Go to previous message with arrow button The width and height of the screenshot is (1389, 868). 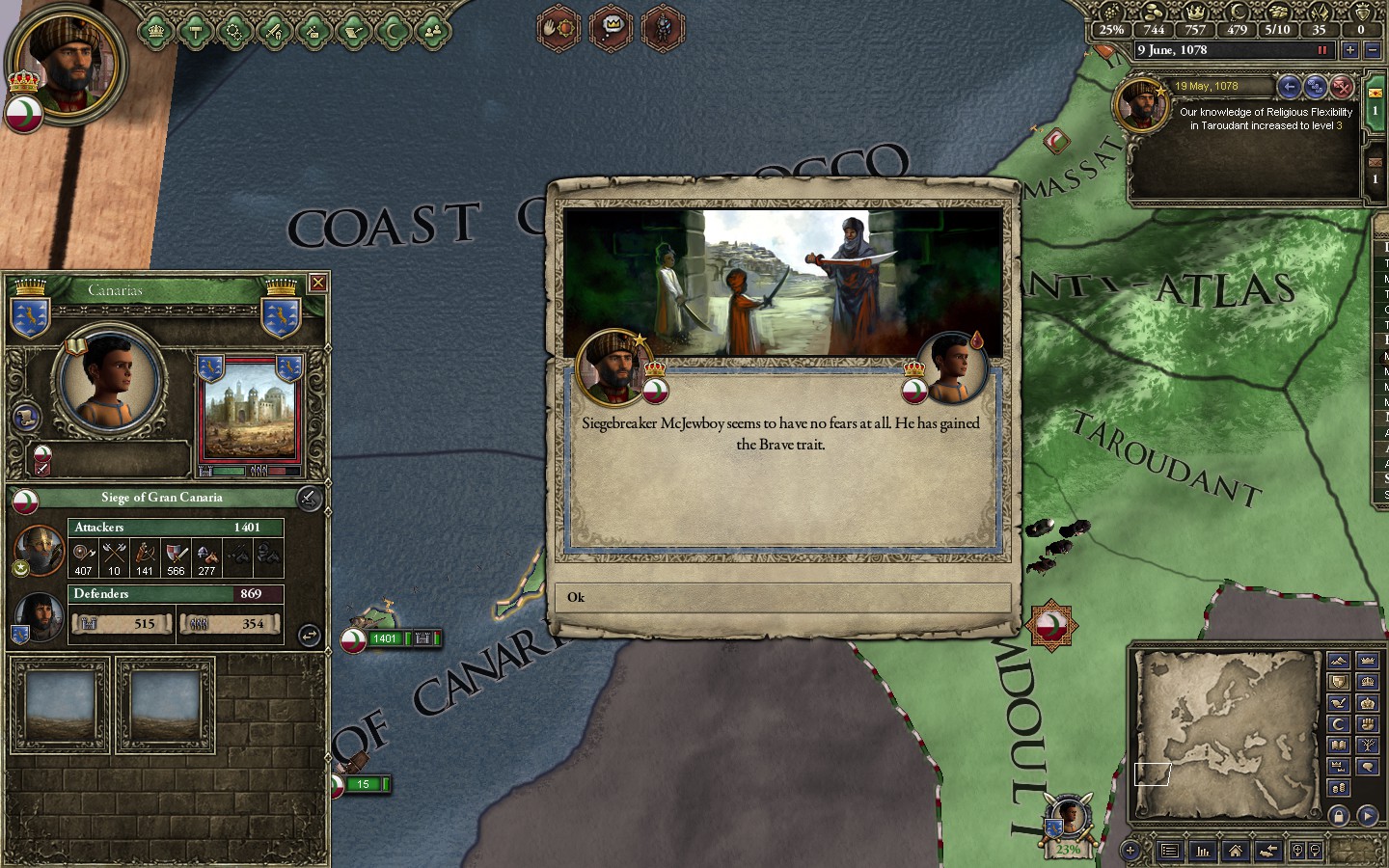[x=1290, y=87]
